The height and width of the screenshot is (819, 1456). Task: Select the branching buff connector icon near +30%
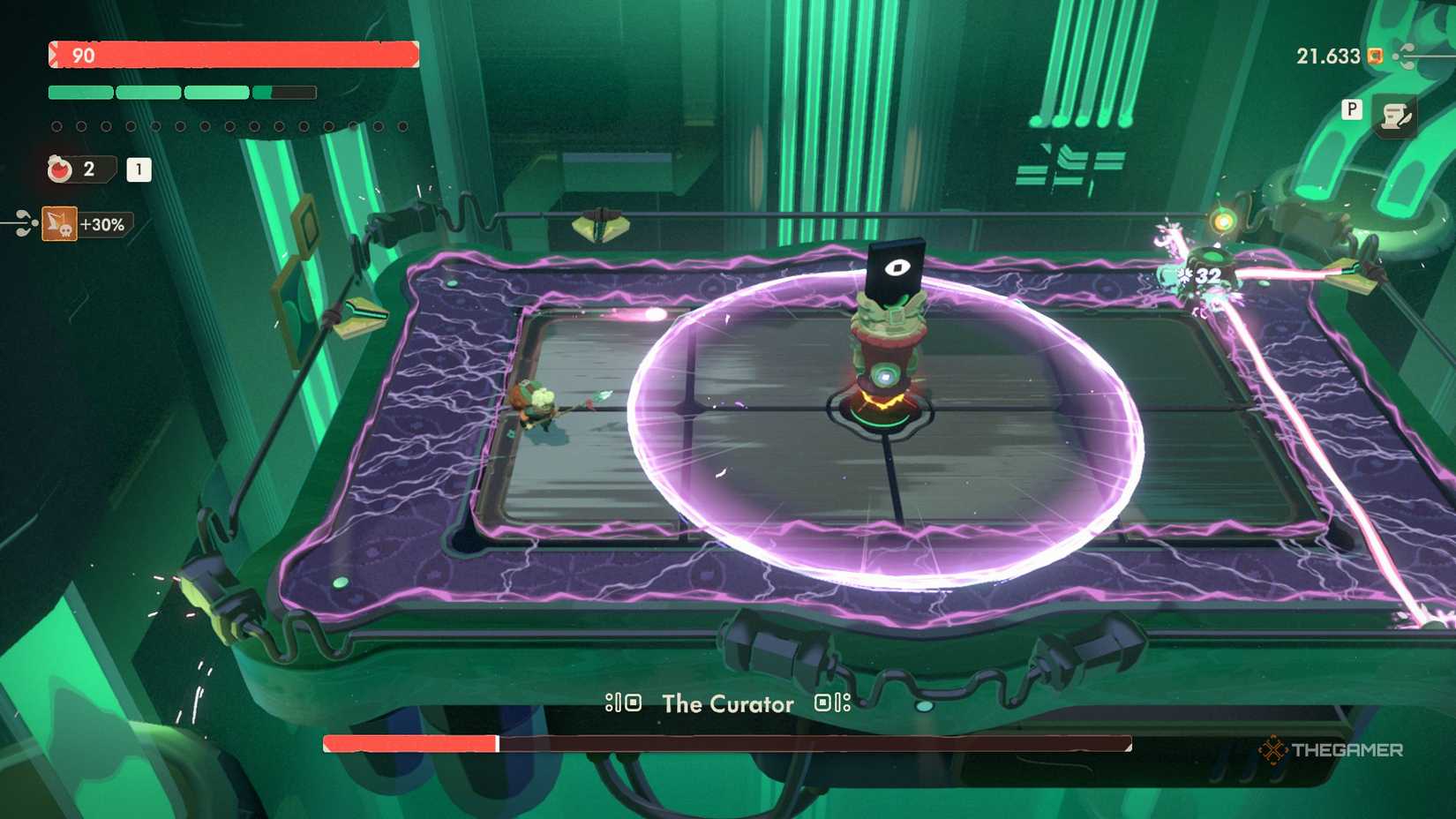click(24, 222)
